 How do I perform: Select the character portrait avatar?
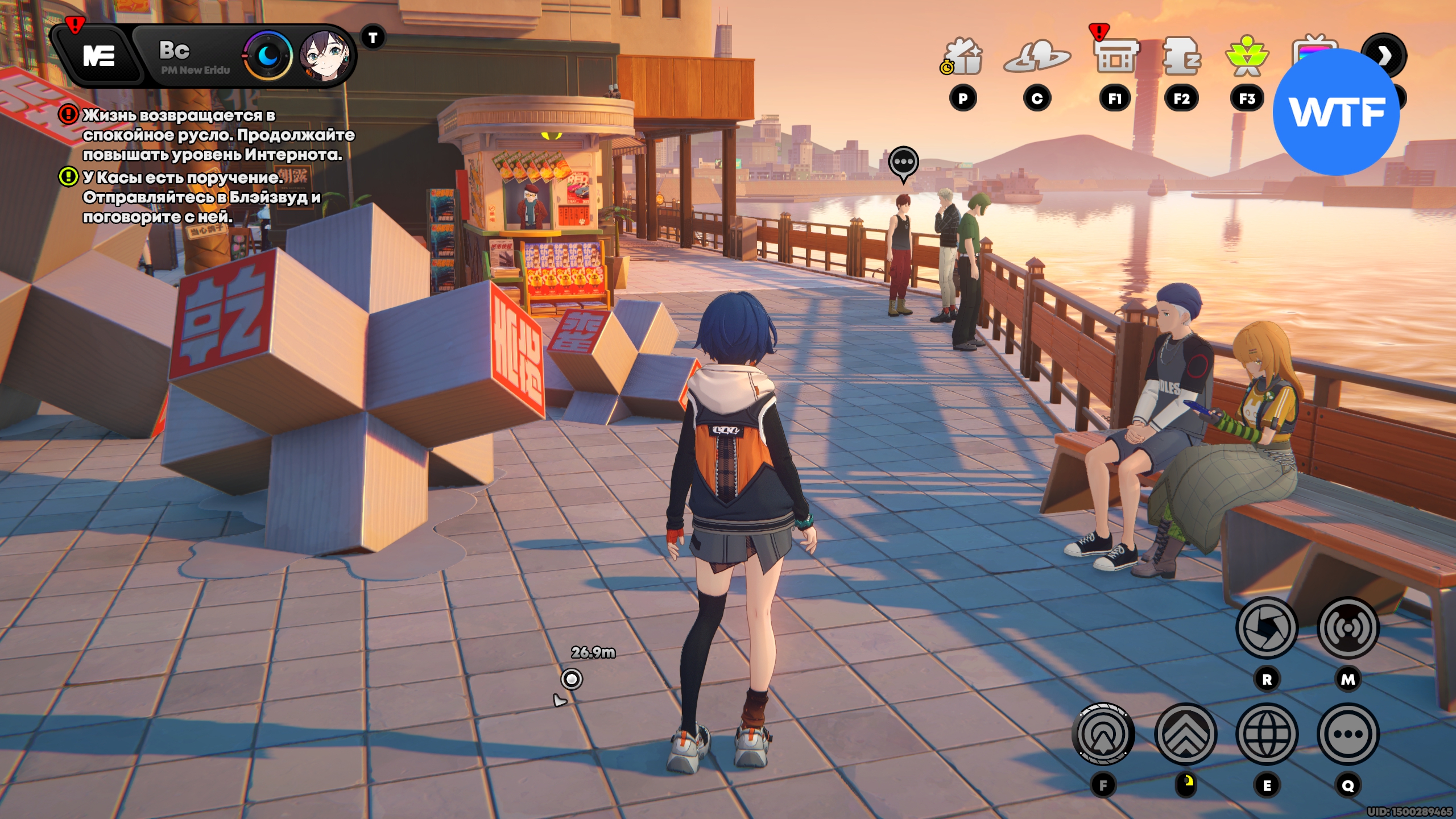pyautogui.click(x=324, y=56)
